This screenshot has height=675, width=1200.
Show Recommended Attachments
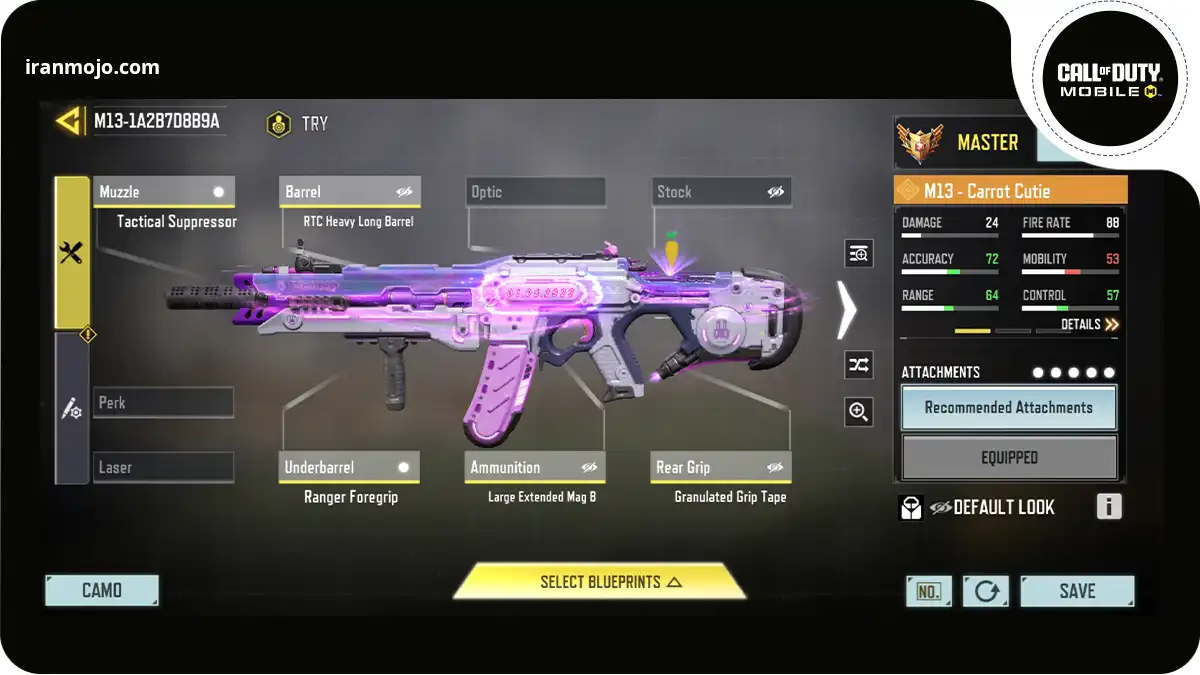pos(1009,408)
